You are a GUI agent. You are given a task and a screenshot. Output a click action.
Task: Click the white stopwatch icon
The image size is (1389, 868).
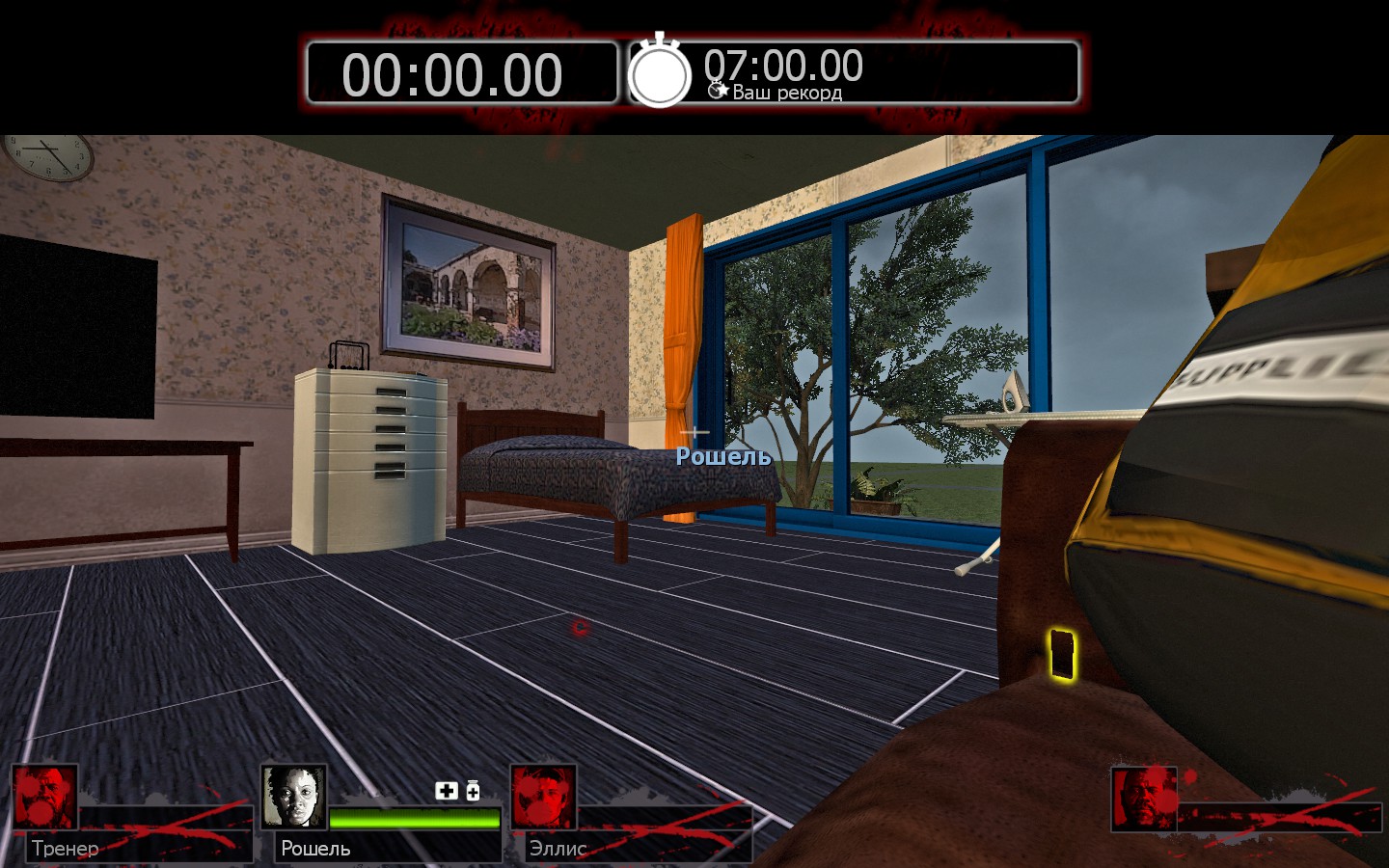[x=660, y=72]
